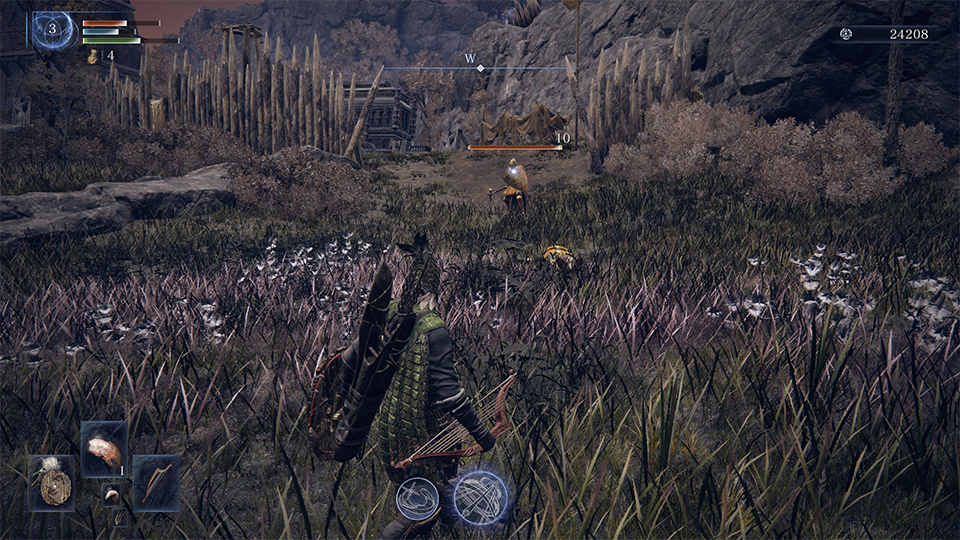Select the feathered round shield slot
960x540 pixels.
click(51, 484)
